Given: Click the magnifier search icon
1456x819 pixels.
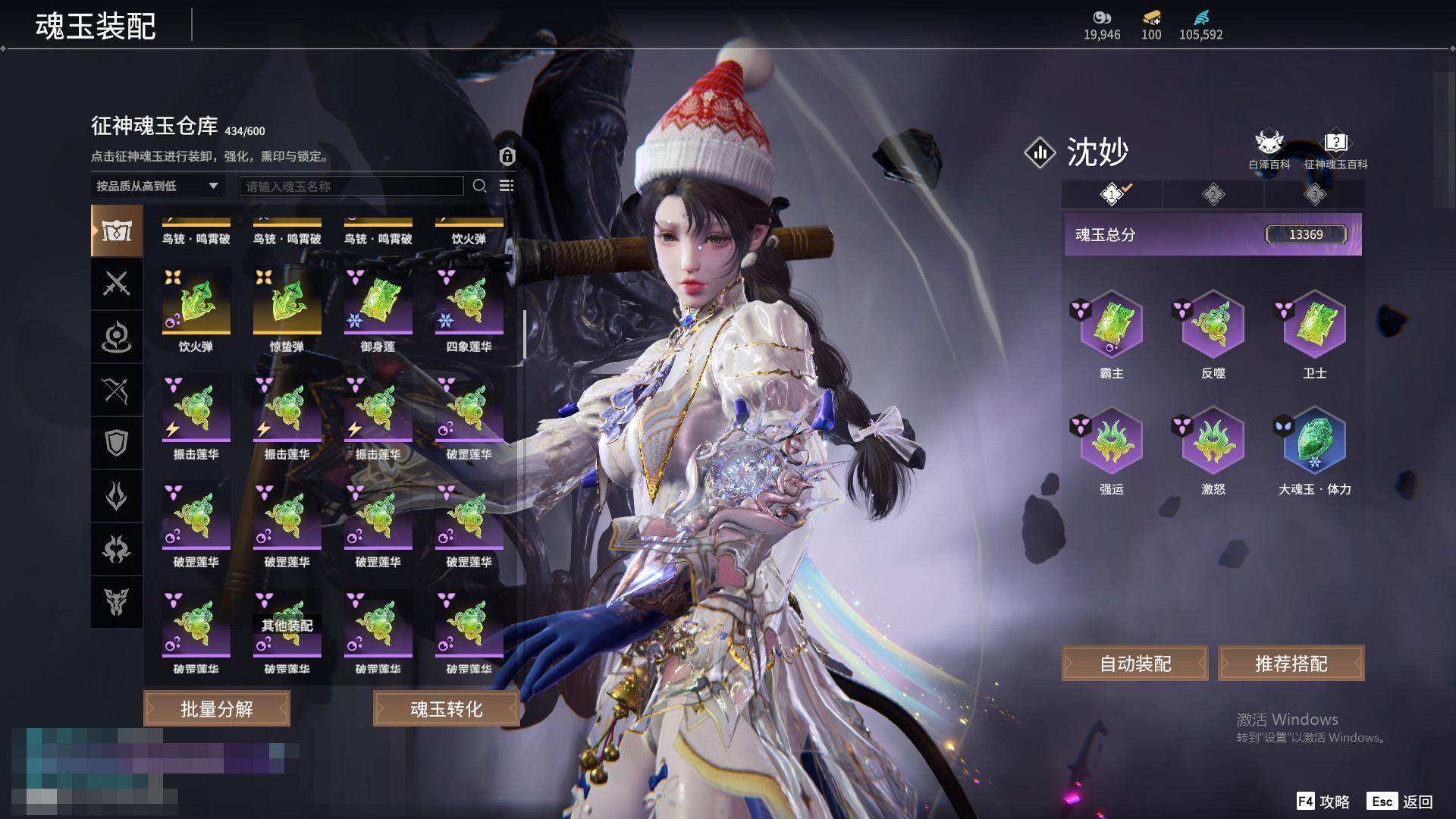Looking at the screenshot, I should click(479, 186).
